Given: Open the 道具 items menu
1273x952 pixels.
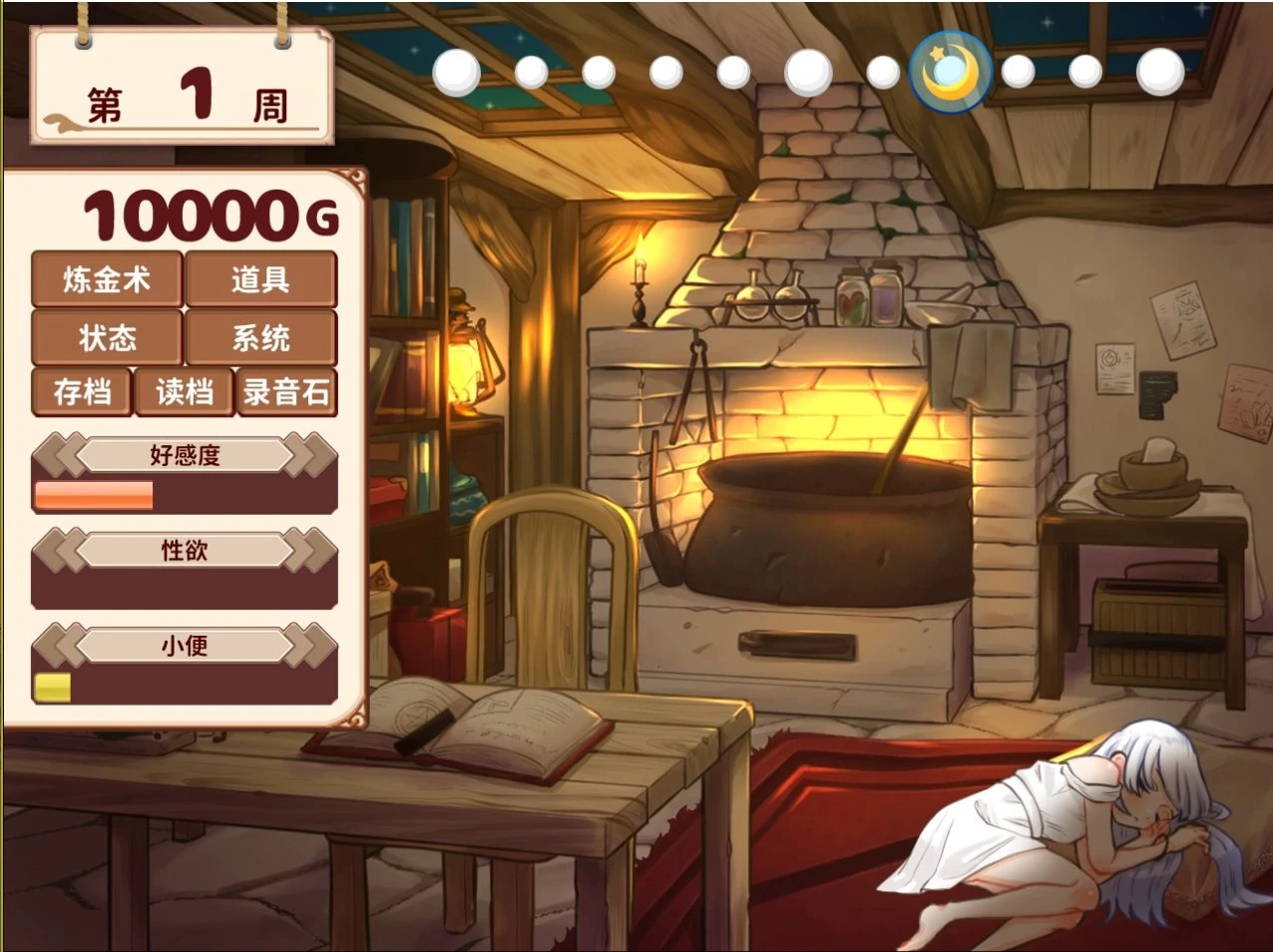Looking at the screenshot, I should [x=260, y=279].
